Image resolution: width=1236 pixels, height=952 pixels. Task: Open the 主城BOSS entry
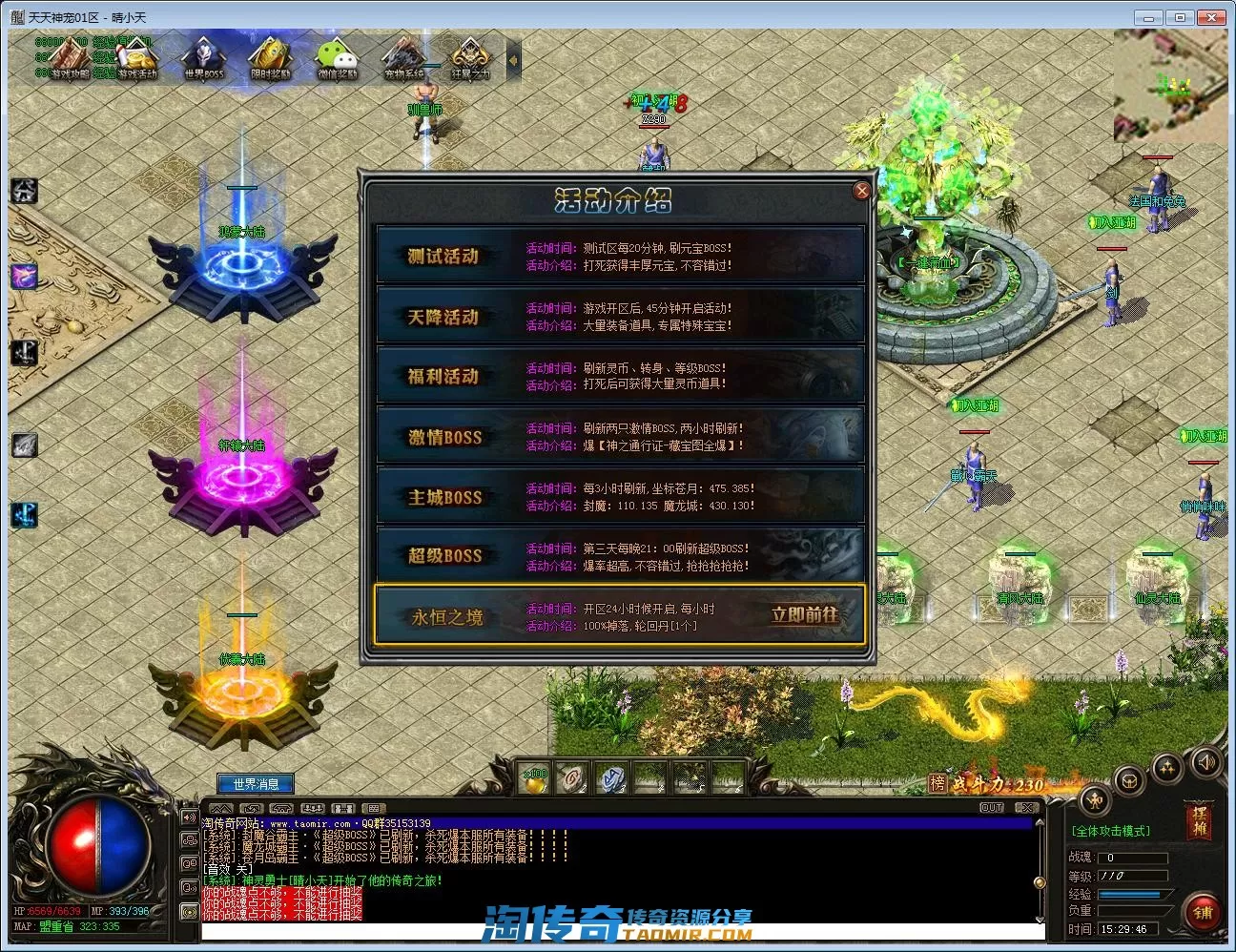pos(444,497)
